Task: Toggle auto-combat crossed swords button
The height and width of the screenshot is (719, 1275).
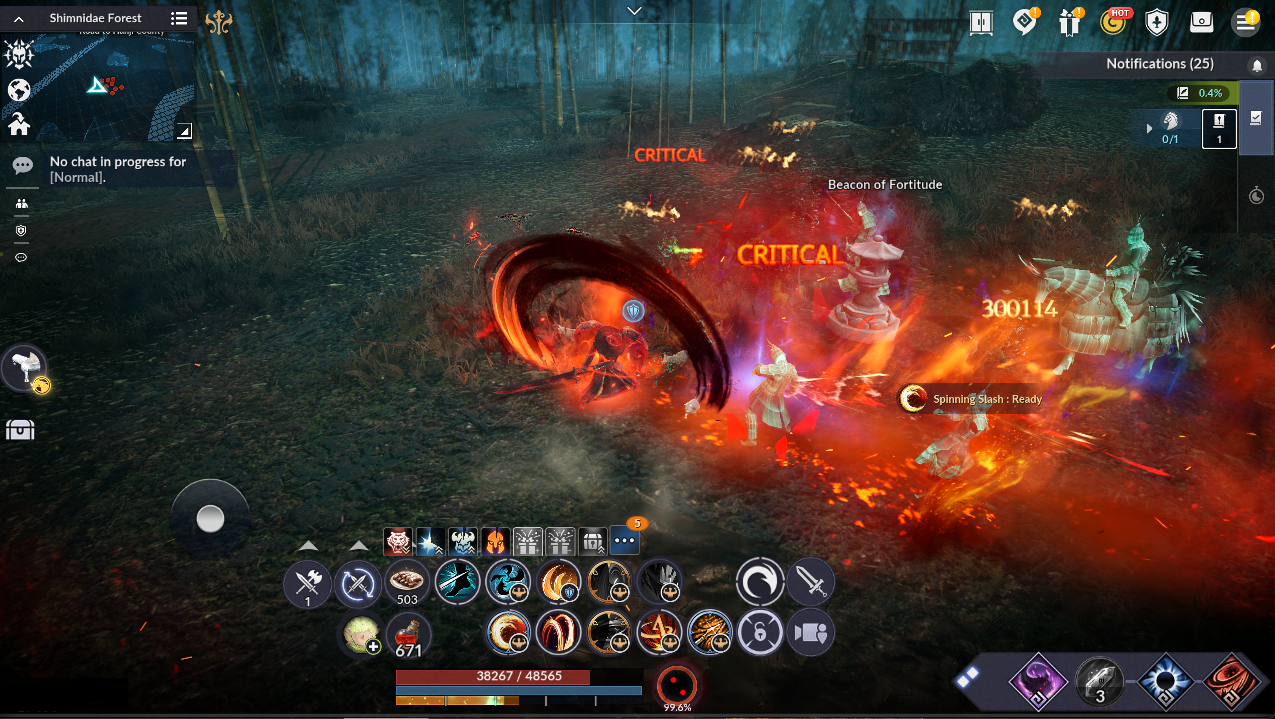Action: point(357,584)
